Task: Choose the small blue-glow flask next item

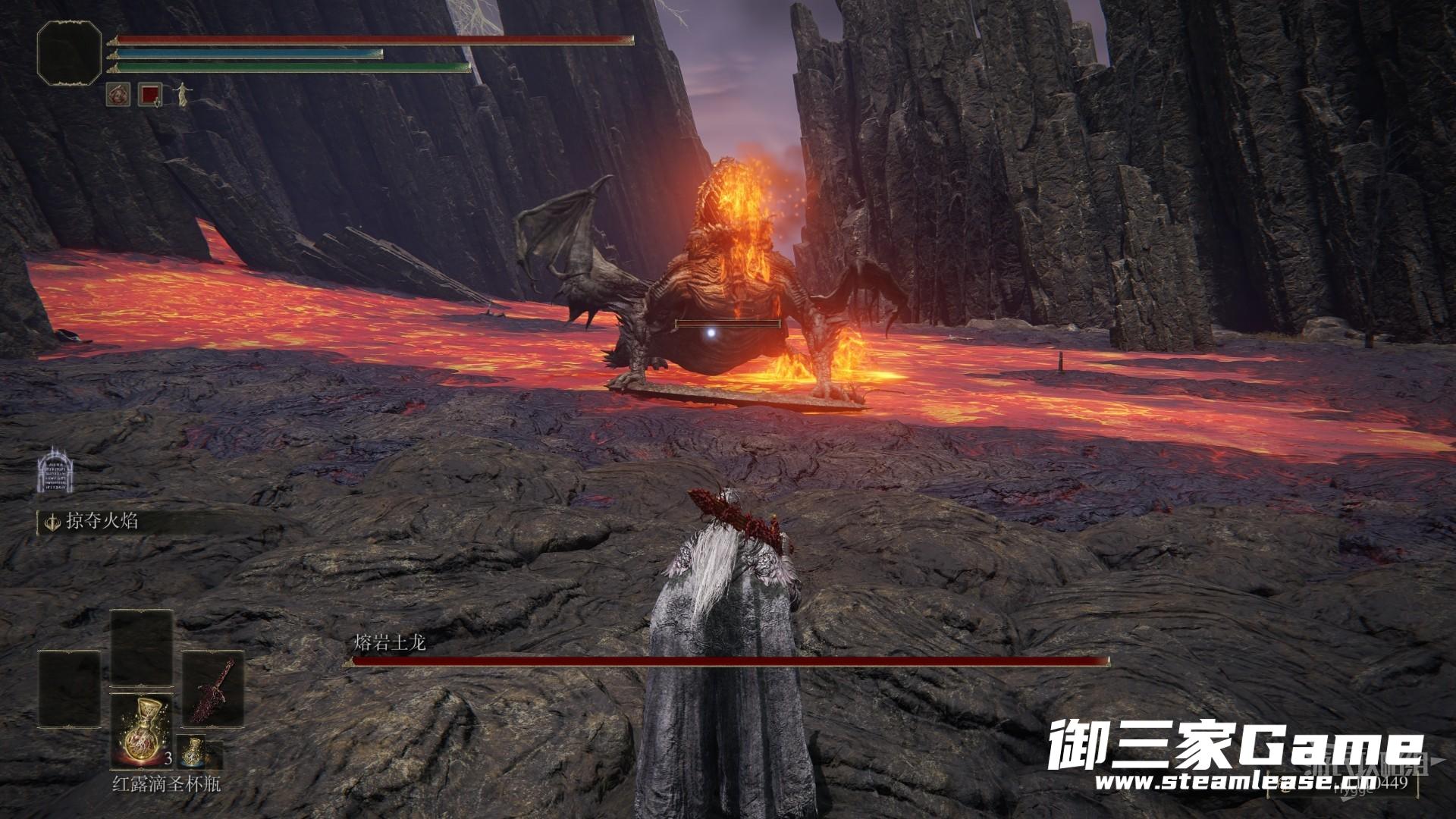Action: point(195,752)
